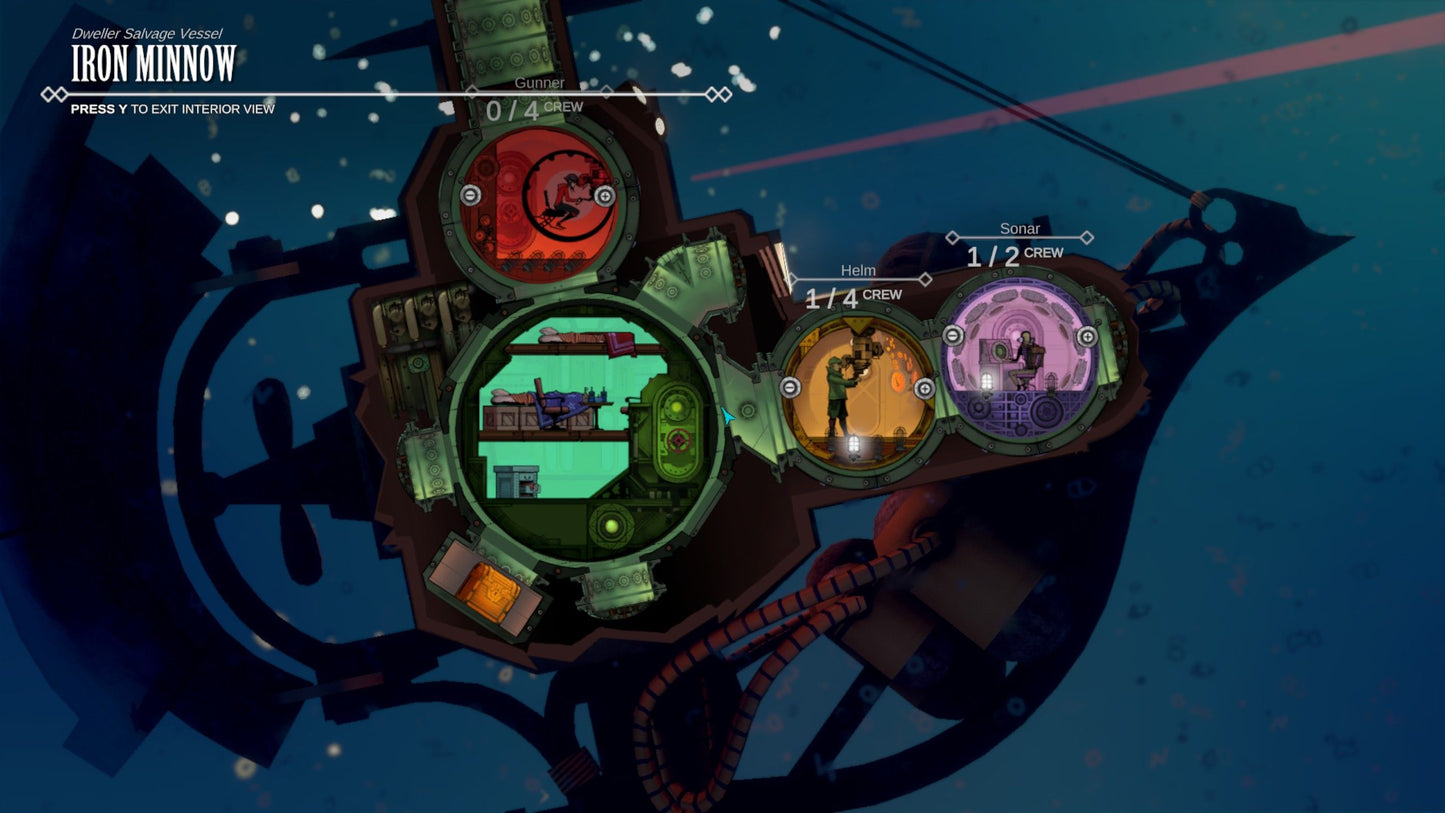Click the plus icon beside the Sonar room
1445x813 pixels.
(x=1086, y=335)
